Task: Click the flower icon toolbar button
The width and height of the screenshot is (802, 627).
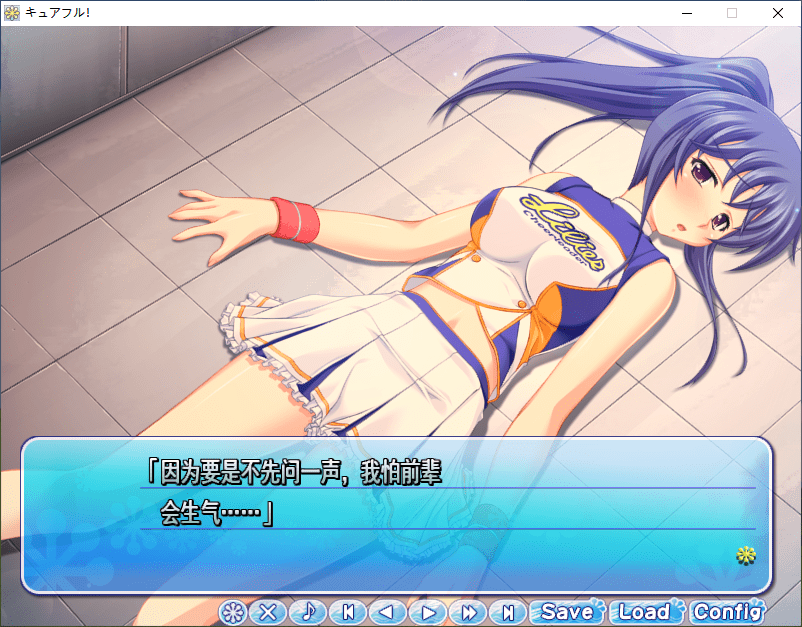Action: [x=232, y=612]
